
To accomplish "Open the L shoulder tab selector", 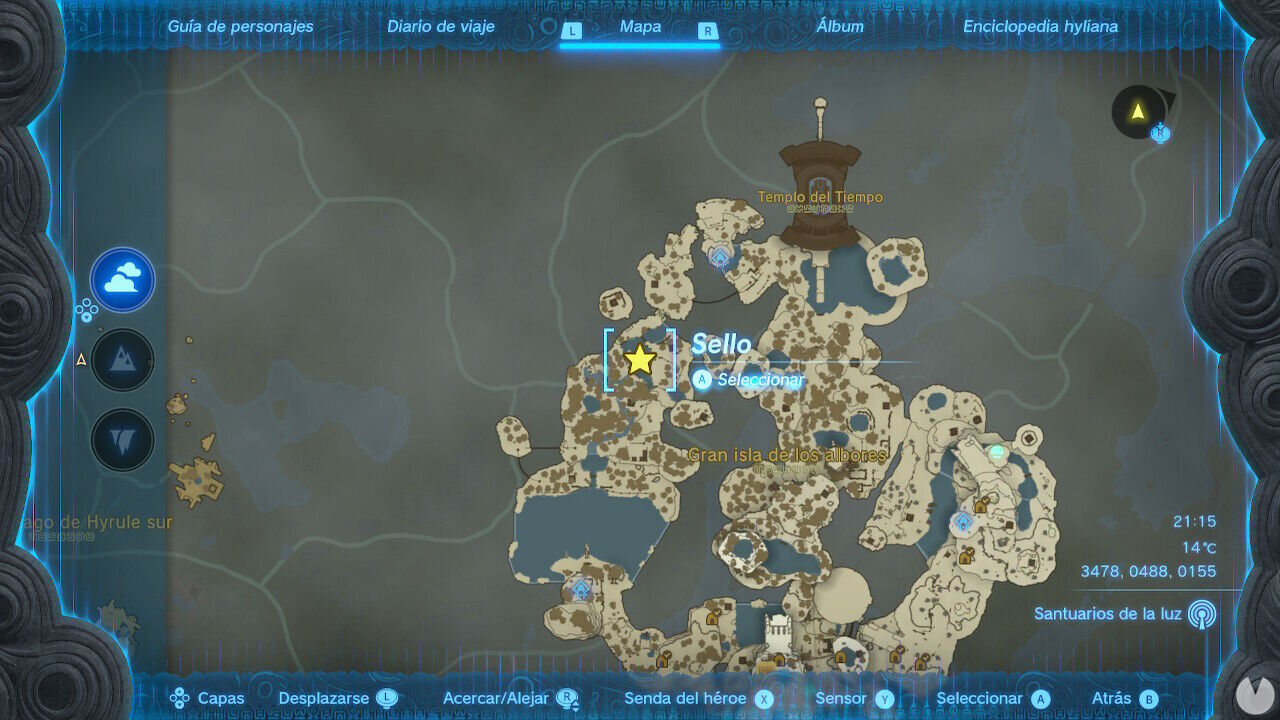I will coord(571,31).
